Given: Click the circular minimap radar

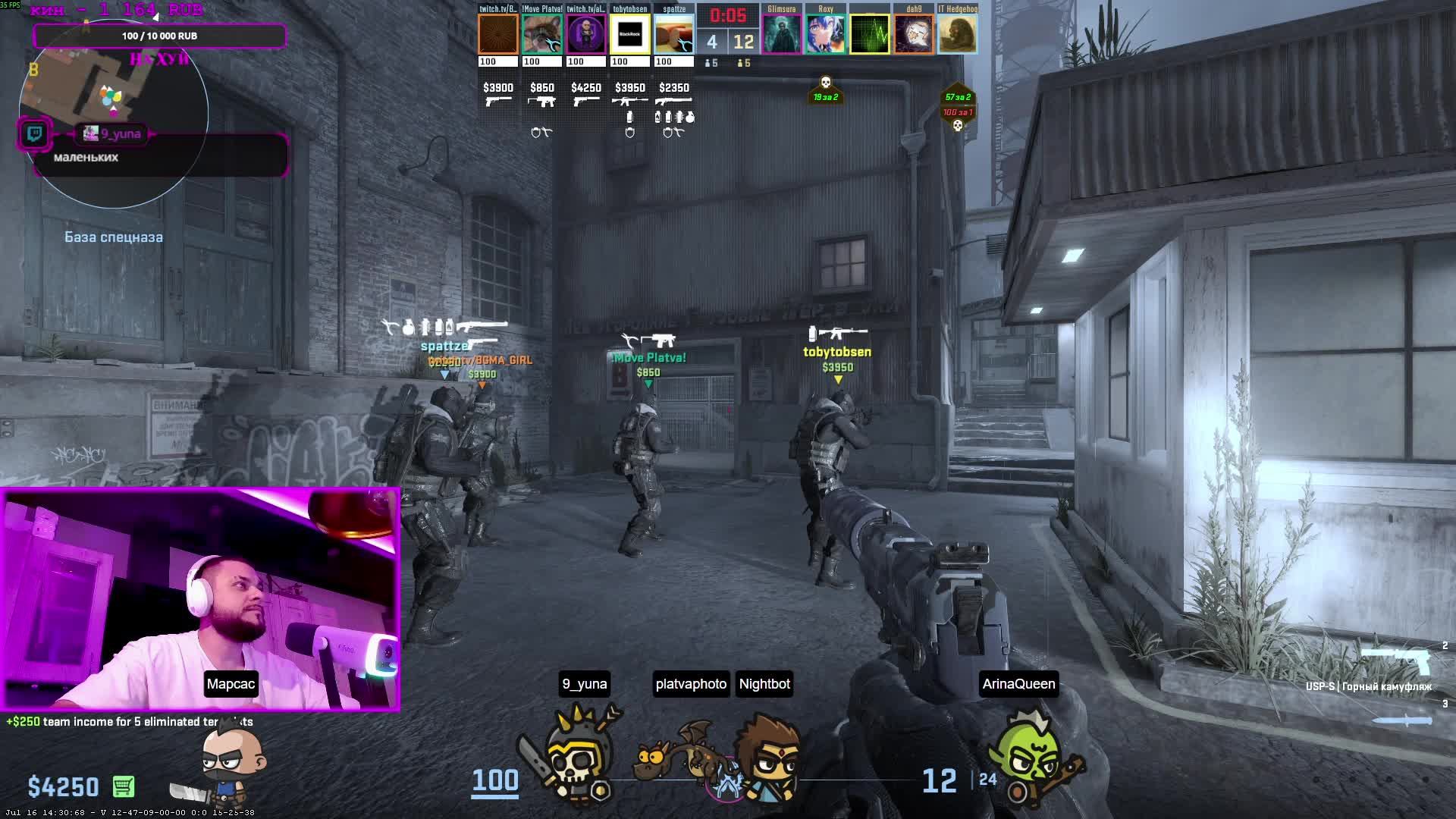Looking at the screenshot, I should tap(114, 114).
